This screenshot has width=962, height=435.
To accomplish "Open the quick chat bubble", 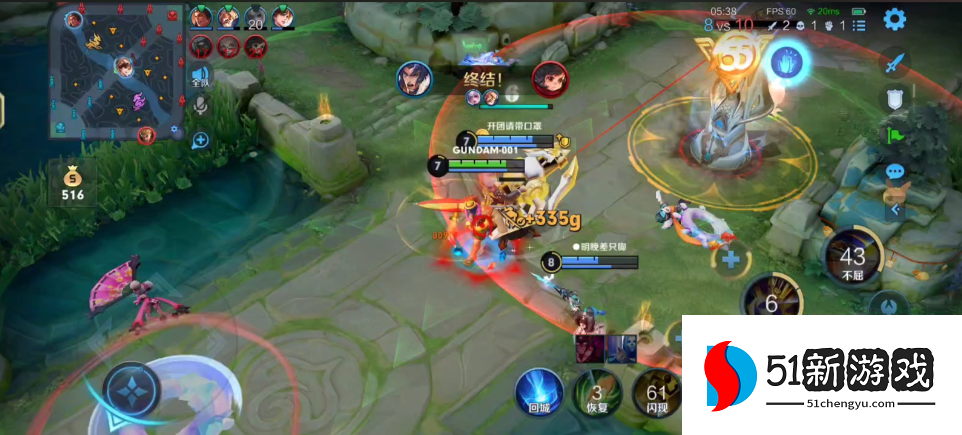I will [x=894, y=173].
